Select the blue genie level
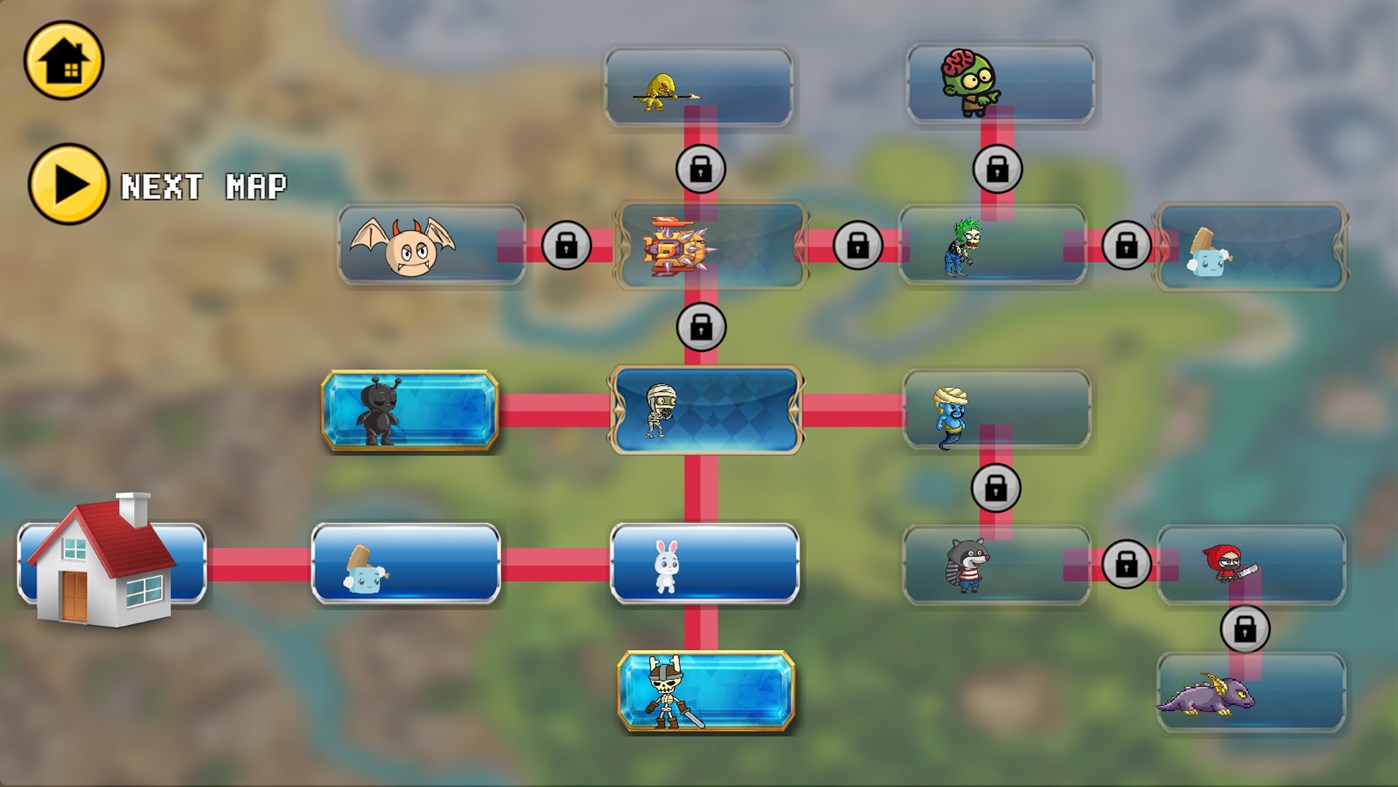 click(x=995, y=410)
